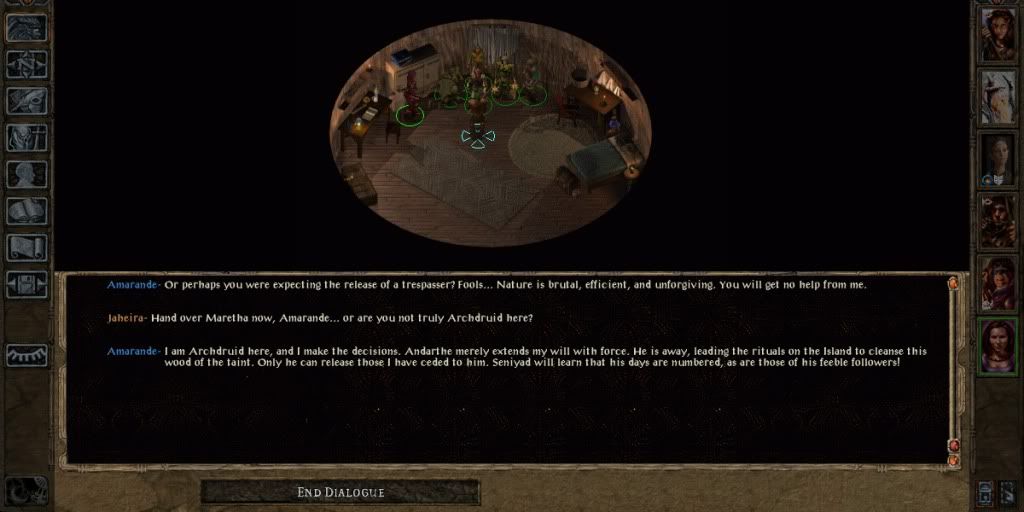End the dialogue with Amarande
The width and height of the screenshot is (1024, 512).
tap(340, 492)
